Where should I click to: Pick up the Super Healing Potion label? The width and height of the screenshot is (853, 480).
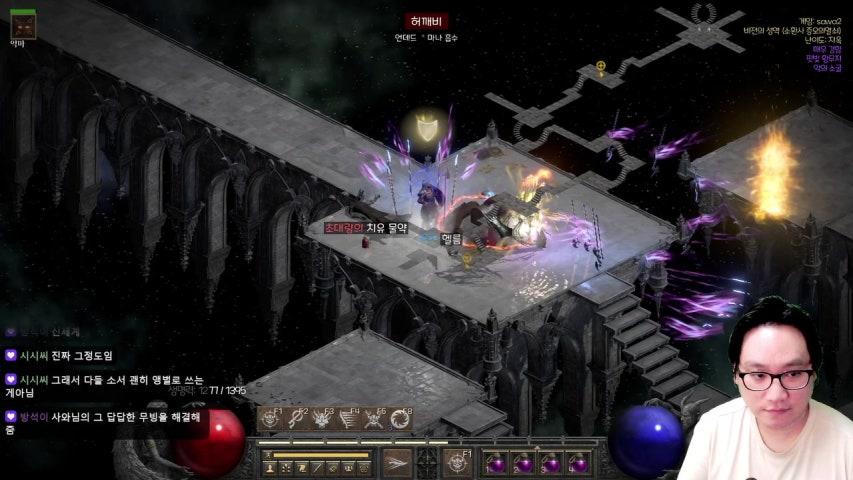(x=366, y=228)
